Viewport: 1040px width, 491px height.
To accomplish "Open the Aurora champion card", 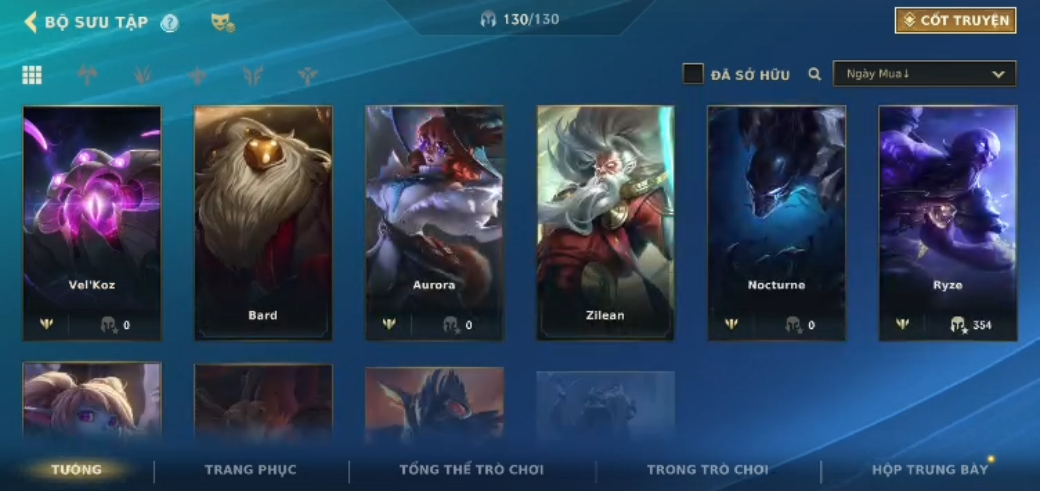I will 434,222.
